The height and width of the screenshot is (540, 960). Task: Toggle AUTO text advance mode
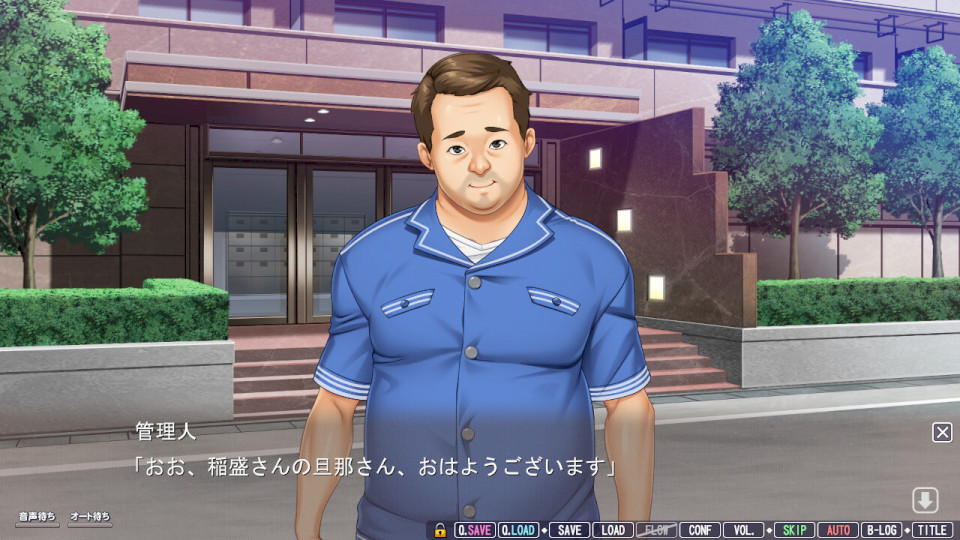coord(838,530)
